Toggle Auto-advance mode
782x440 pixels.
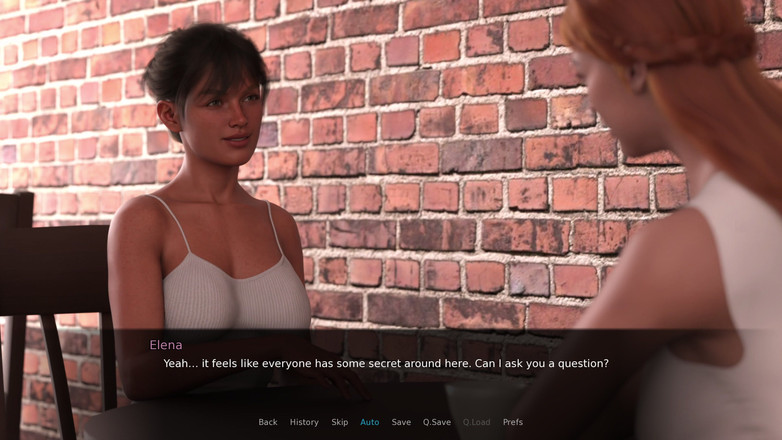coord(370,422)
